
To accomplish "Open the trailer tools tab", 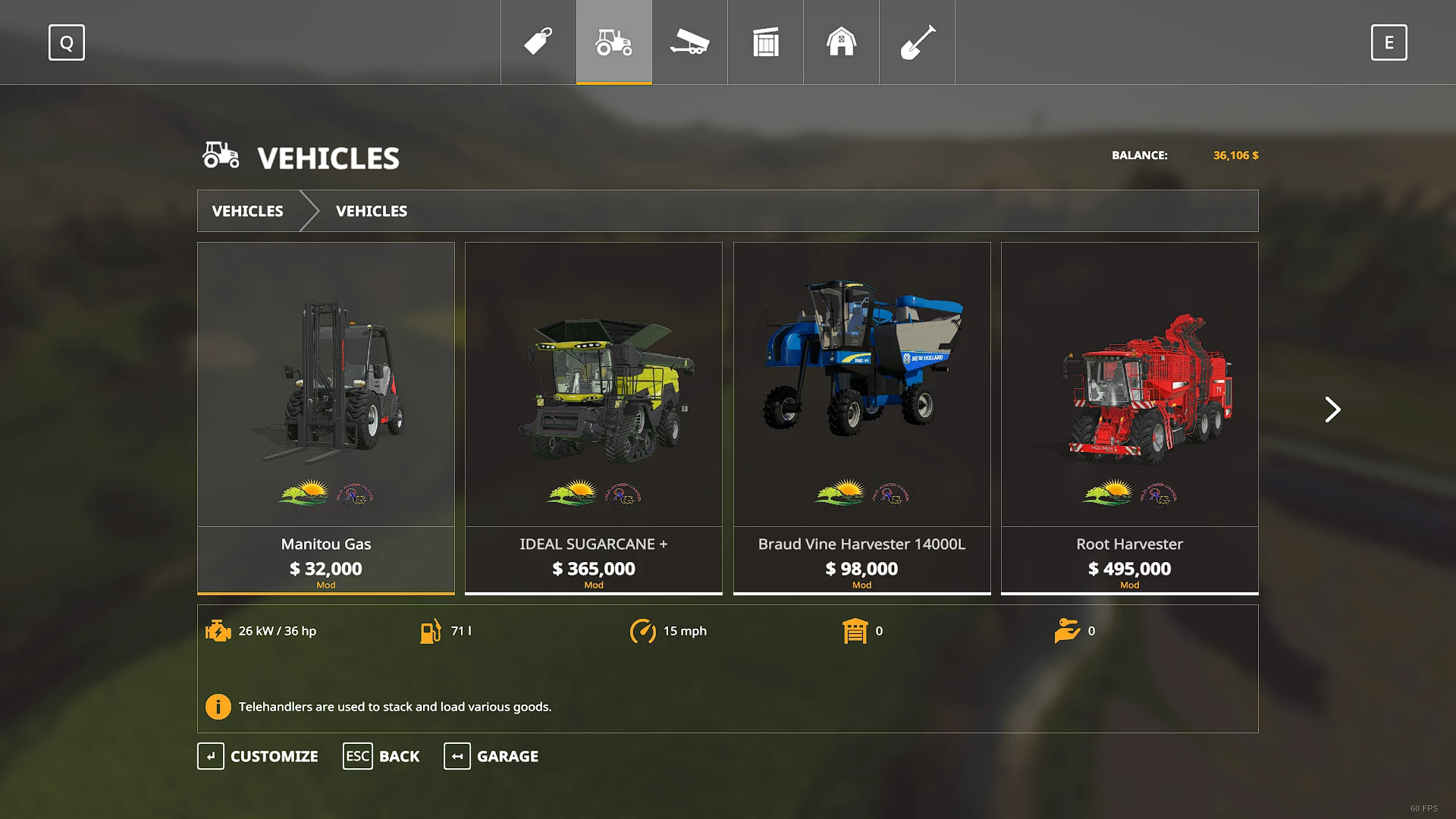I will tap(689, 42).
